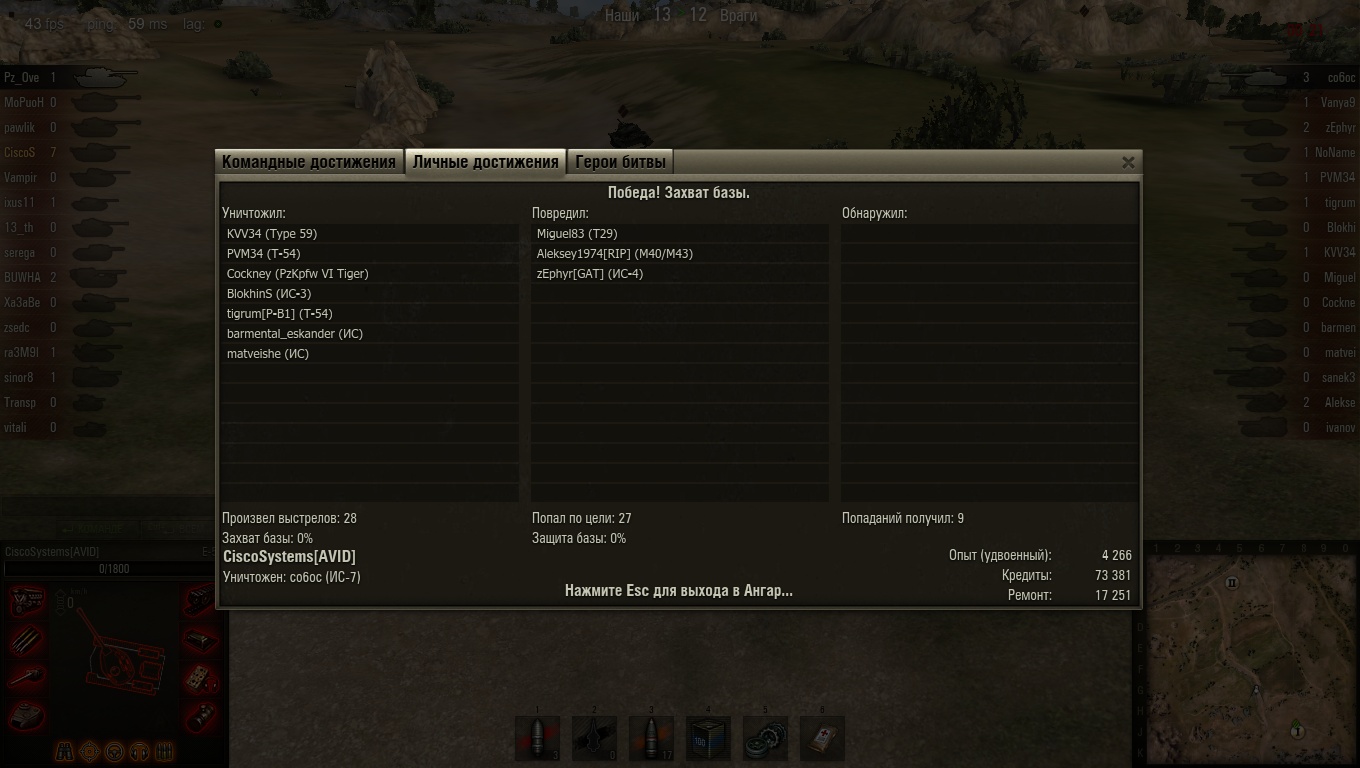This screenshot has height=768, width=1360.
Task: Click the binoculars crew icon
Action: (64, 750)
